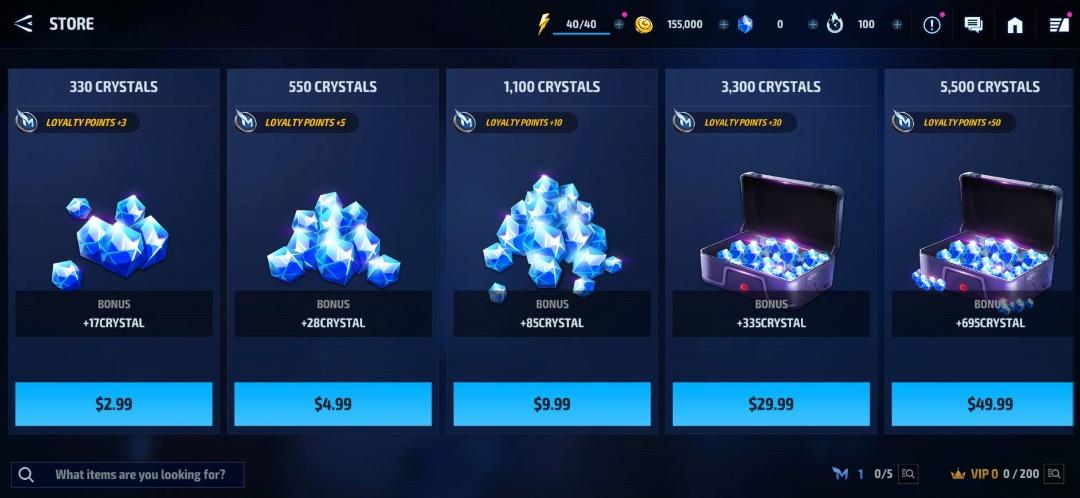Buy 1,100 Crystals for $9.99
This screenshot has height=498, width=1080.
coord(552,404)
